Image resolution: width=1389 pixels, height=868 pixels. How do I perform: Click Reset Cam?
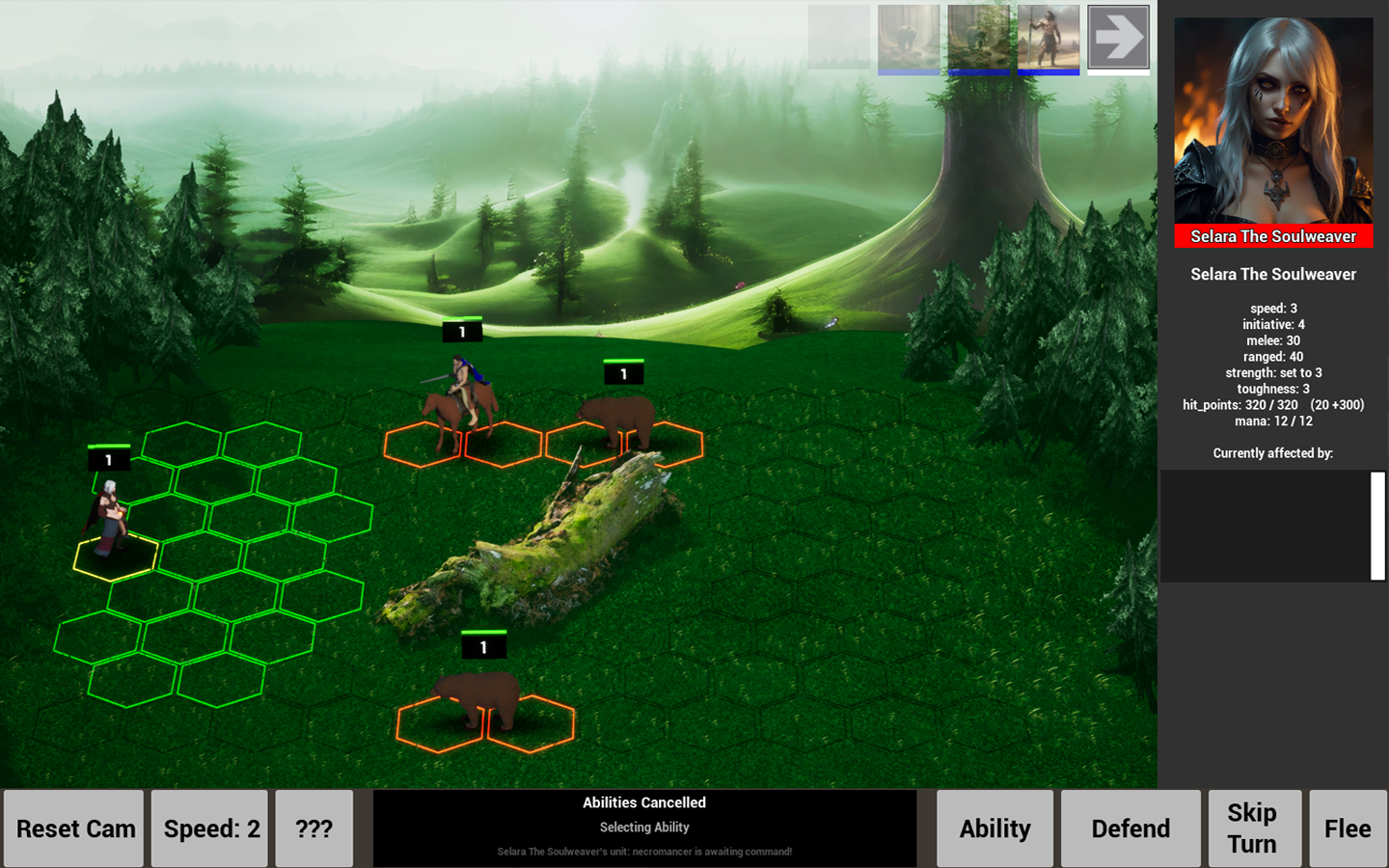pos(72,827)
